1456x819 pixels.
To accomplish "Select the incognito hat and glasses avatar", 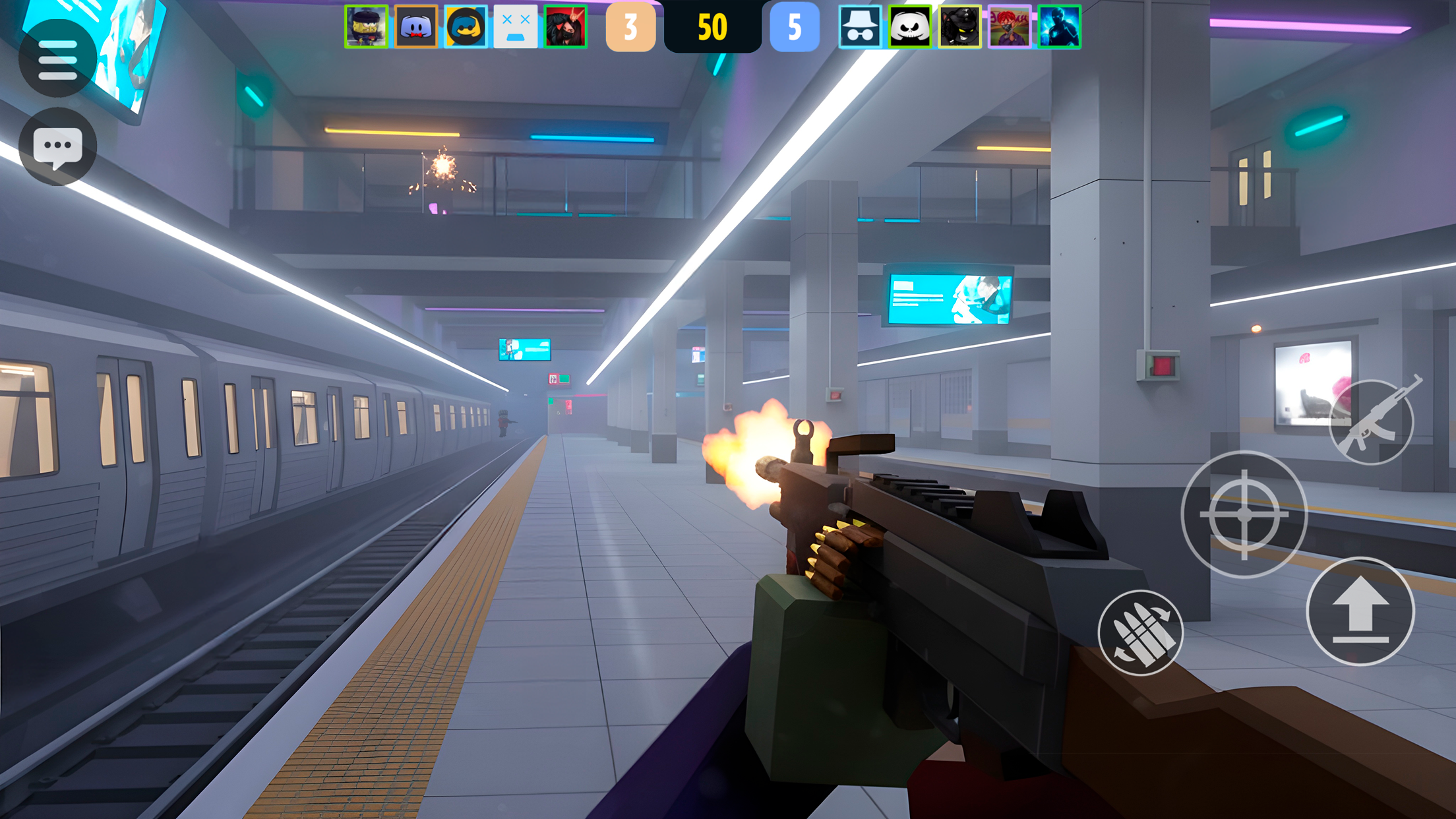I will point(860,27).
